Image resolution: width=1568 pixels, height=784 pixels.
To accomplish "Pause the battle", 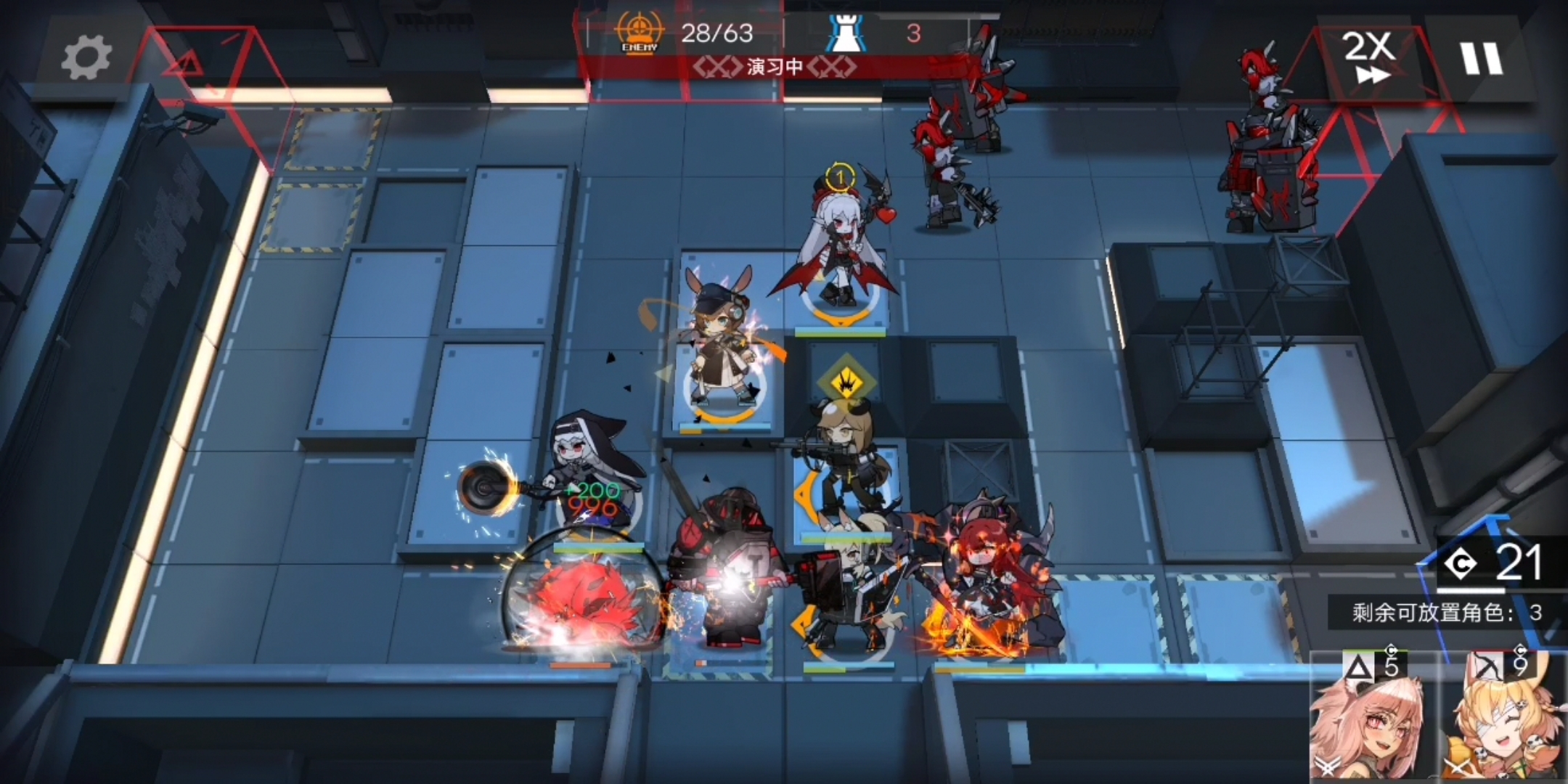I will 1481,58.
